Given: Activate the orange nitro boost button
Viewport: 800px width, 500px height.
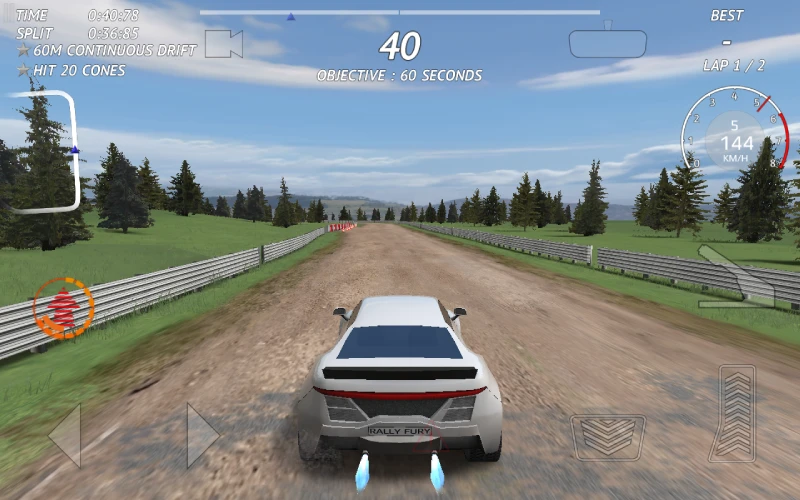Looking at the screenshot, I should pyautogui.click(x=63, y=308).
